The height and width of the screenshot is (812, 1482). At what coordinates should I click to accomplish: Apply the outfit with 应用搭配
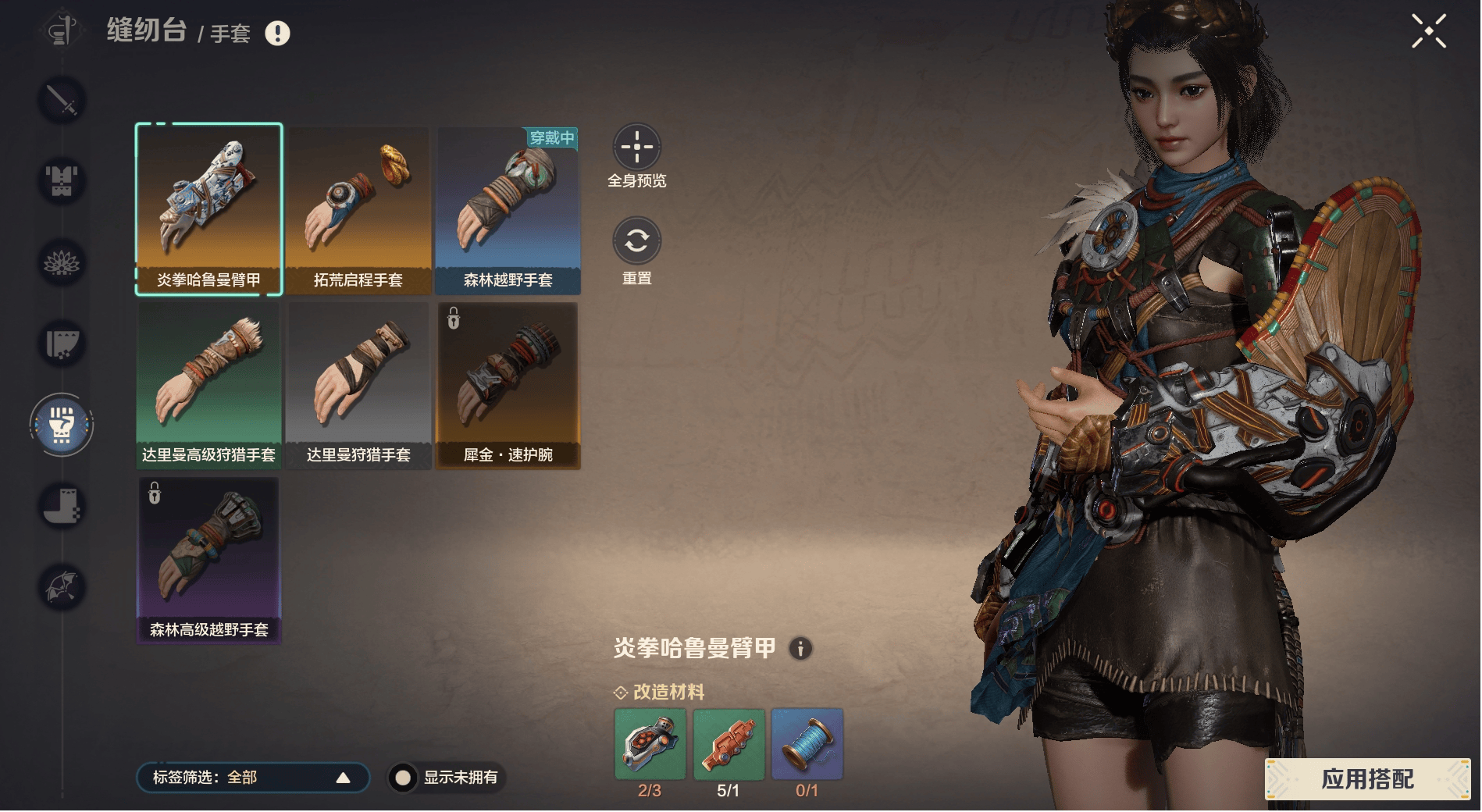point(1366,778)
